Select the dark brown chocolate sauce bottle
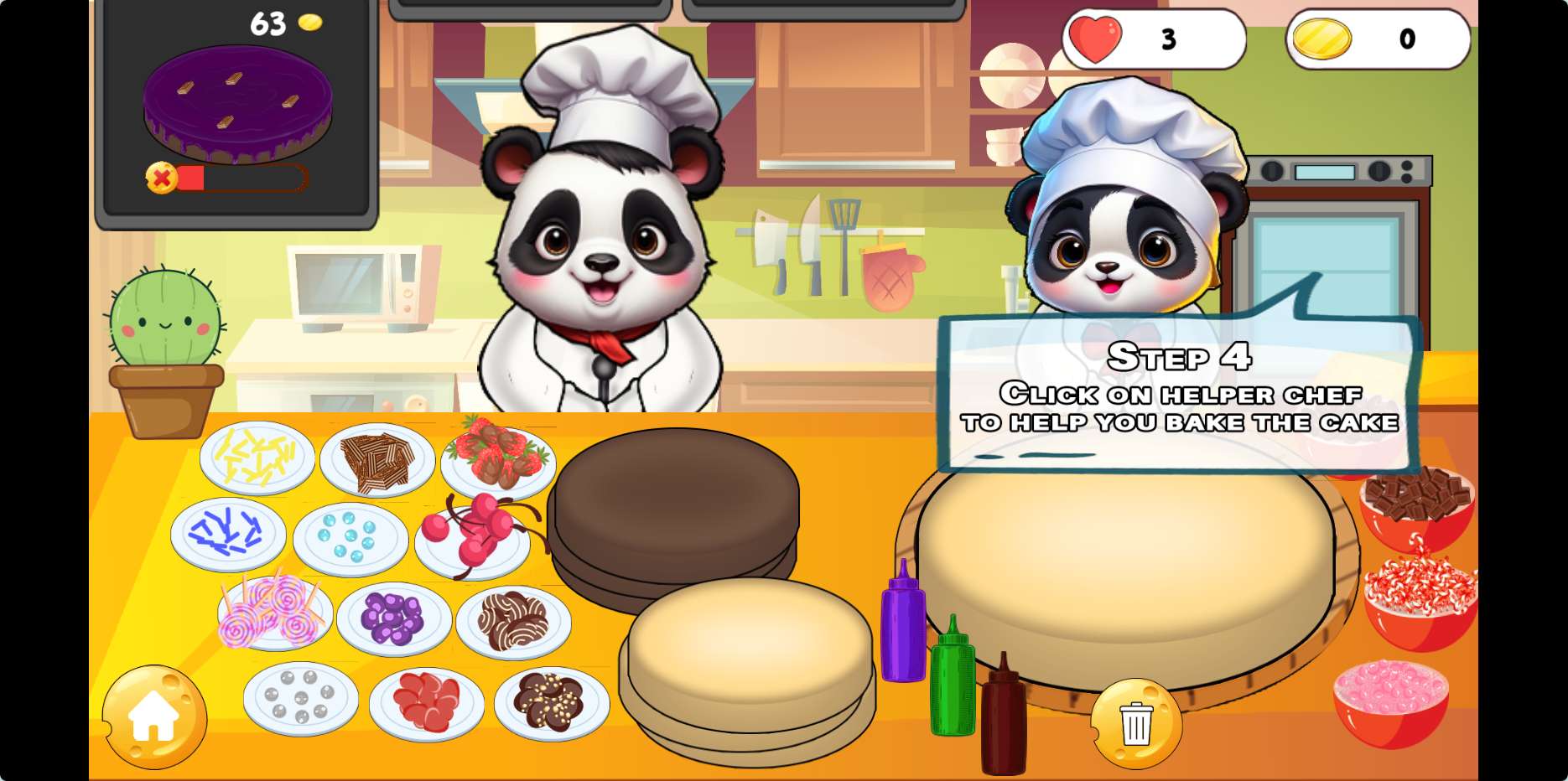This screenshot has height=781, width=1568. 1003,717
